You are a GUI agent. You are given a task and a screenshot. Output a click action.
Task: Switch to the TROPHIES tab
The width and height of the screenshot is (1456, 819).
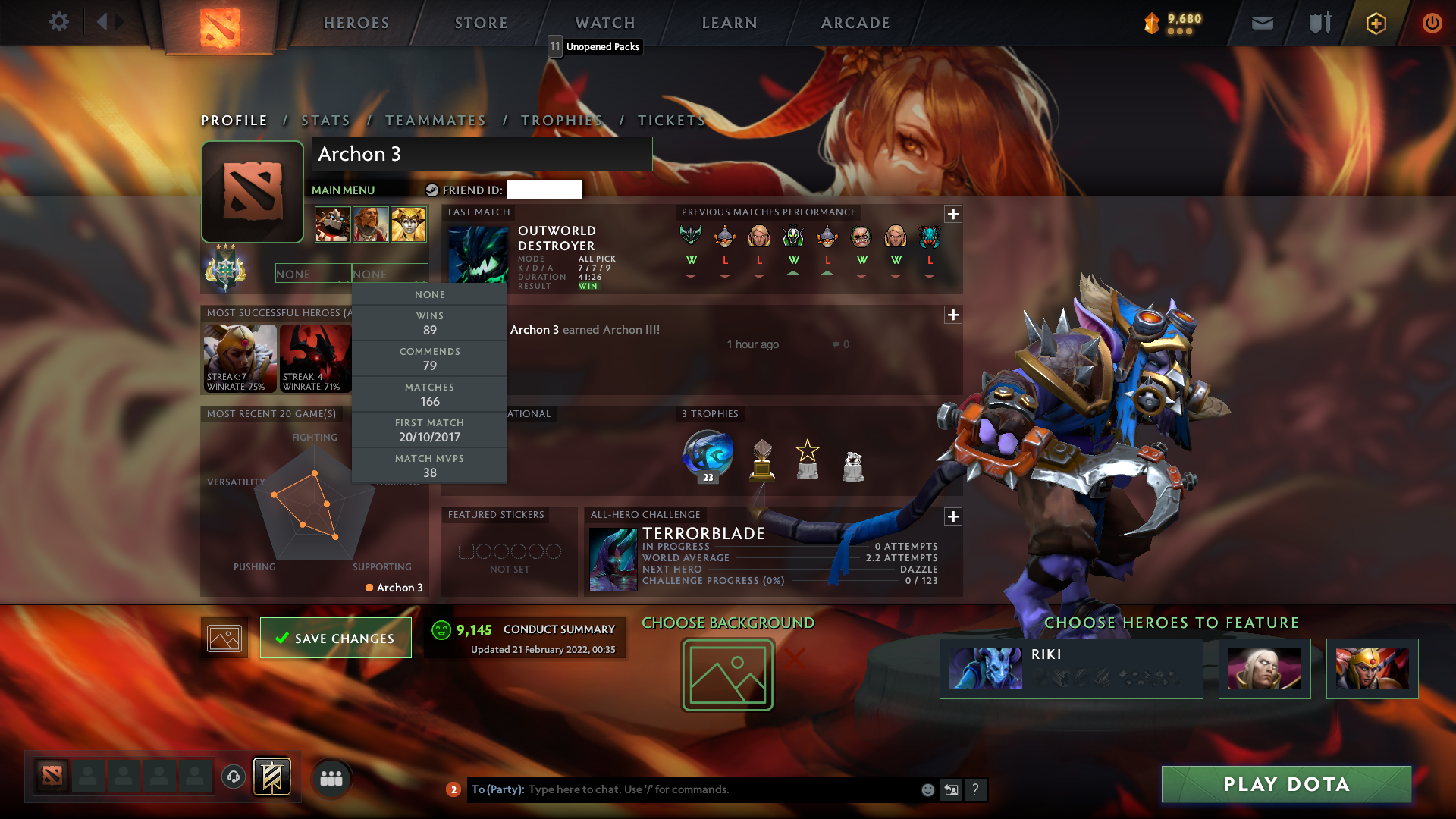pyautogui.click(x=561, y=120)
